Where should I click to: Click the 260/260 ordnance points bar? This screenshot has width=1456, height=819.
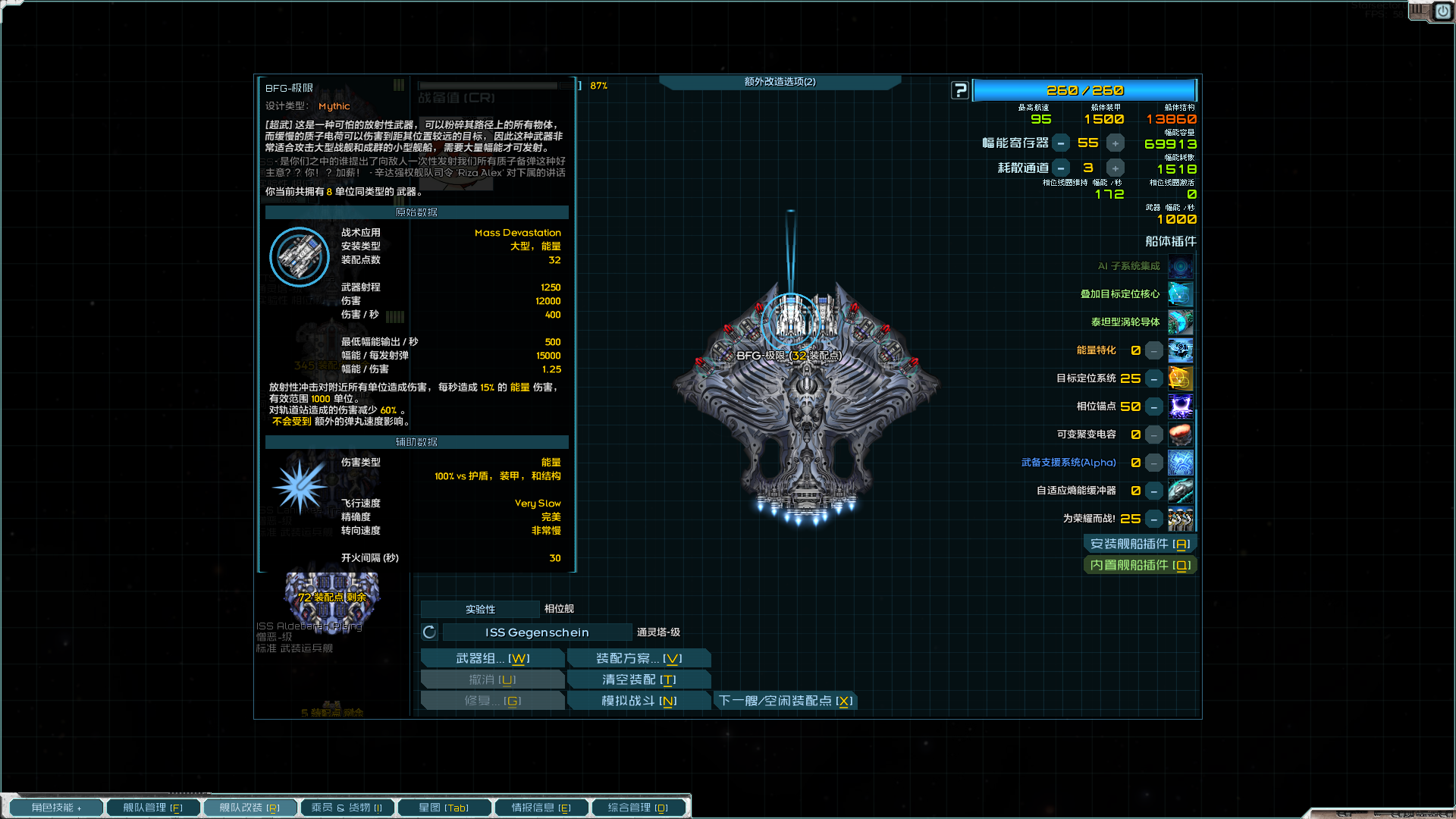pyautogui.click(x=1086, y=90)
